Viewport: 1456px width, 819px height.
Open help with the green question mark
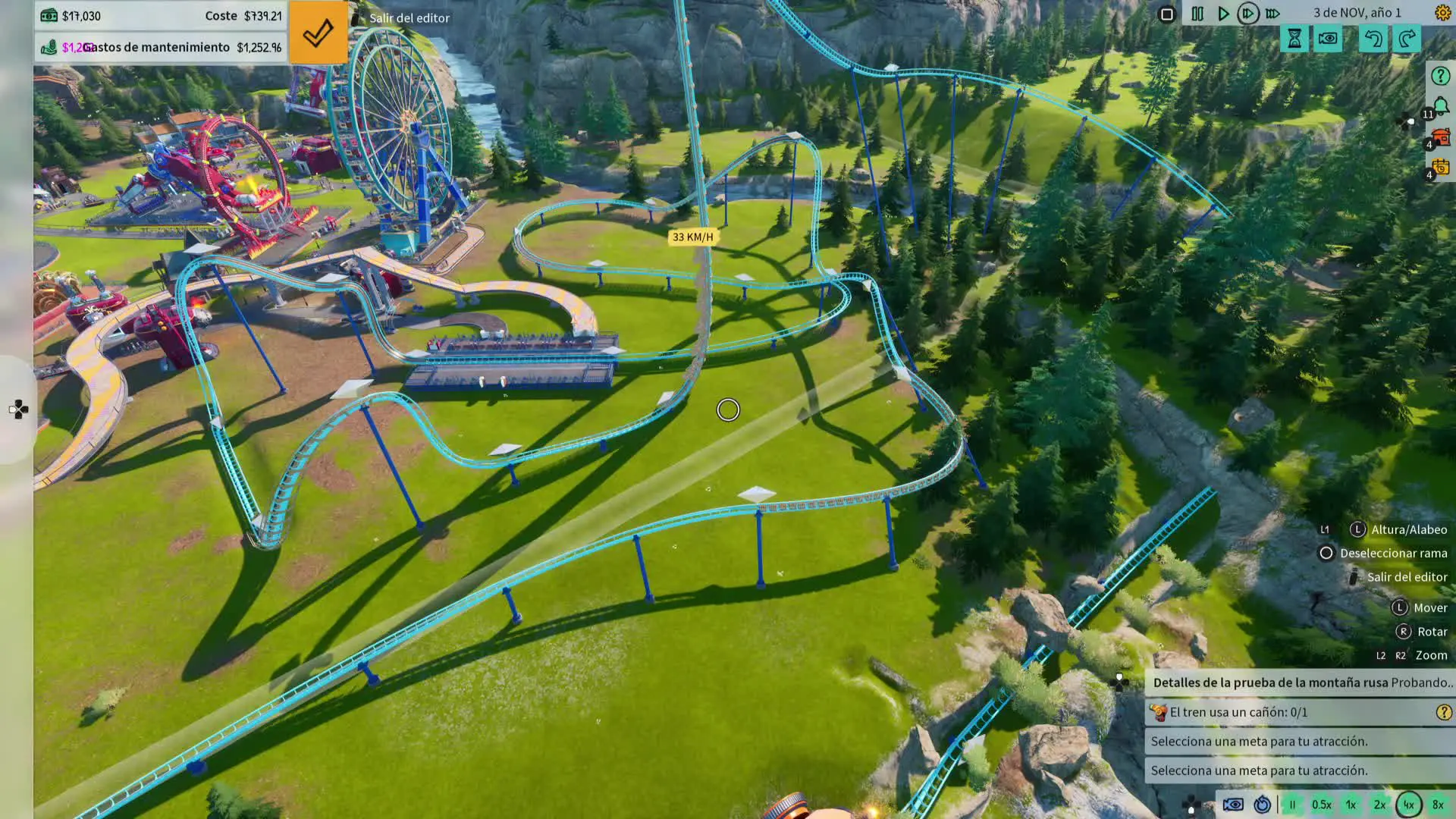(x=1440, y=76)
